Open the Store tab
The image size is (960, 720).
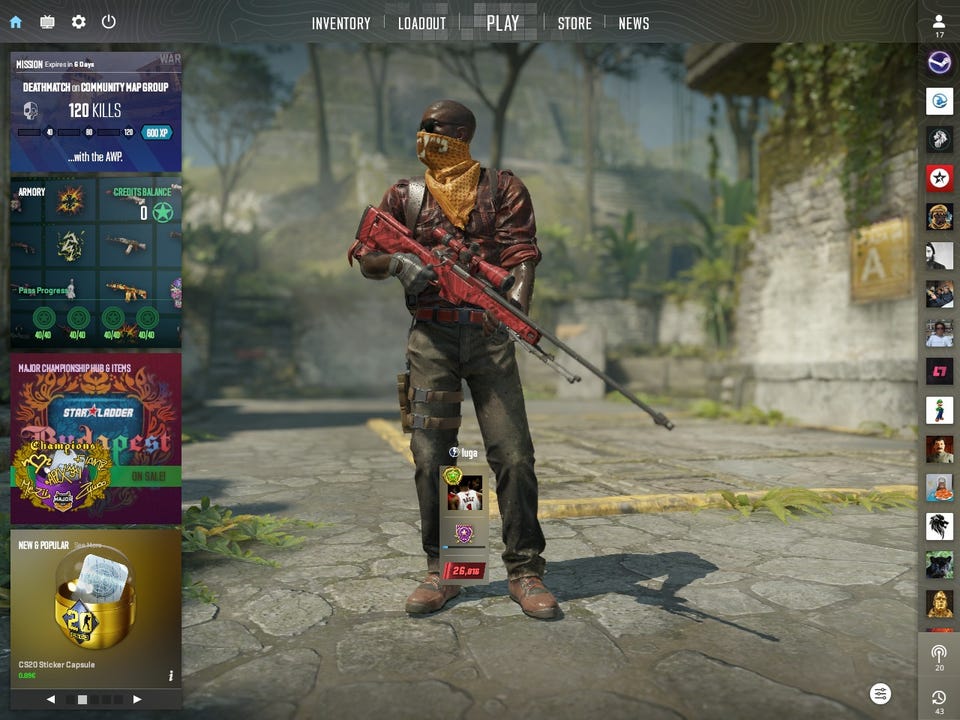tap(574, 23)
